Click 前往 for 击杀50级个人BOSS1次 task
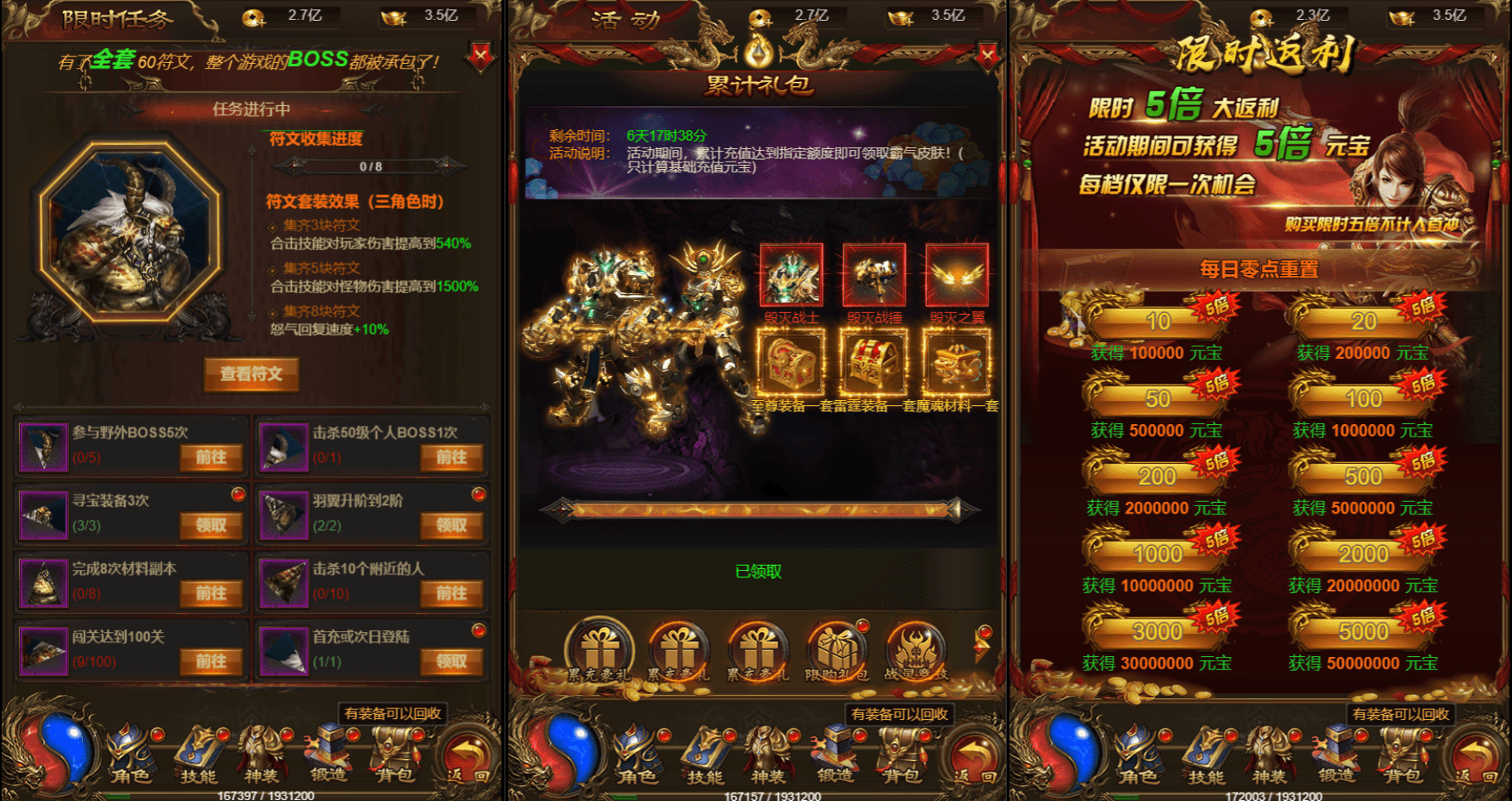The image size is (1512, 801). (452, 457)
